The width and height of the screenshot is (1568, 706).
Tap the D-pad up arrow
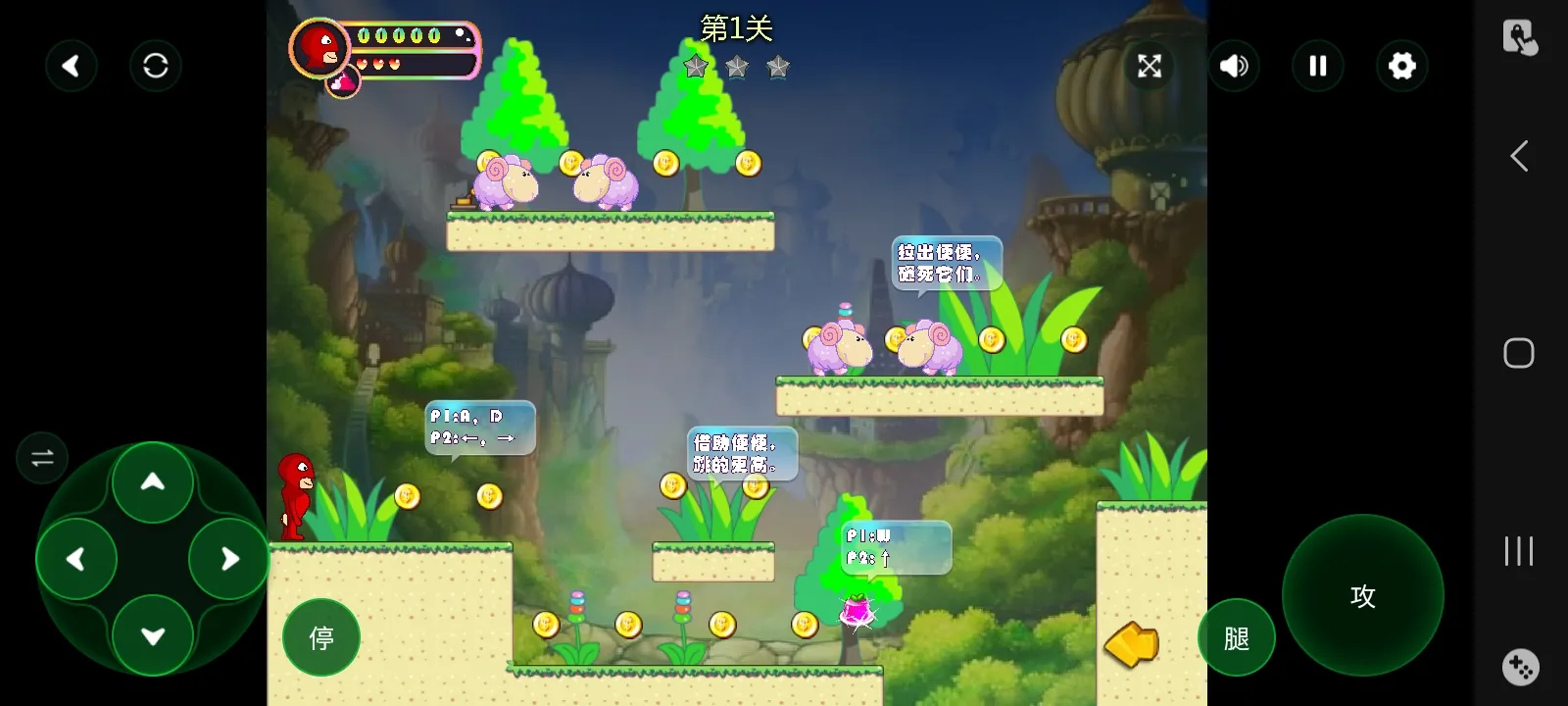153,481
